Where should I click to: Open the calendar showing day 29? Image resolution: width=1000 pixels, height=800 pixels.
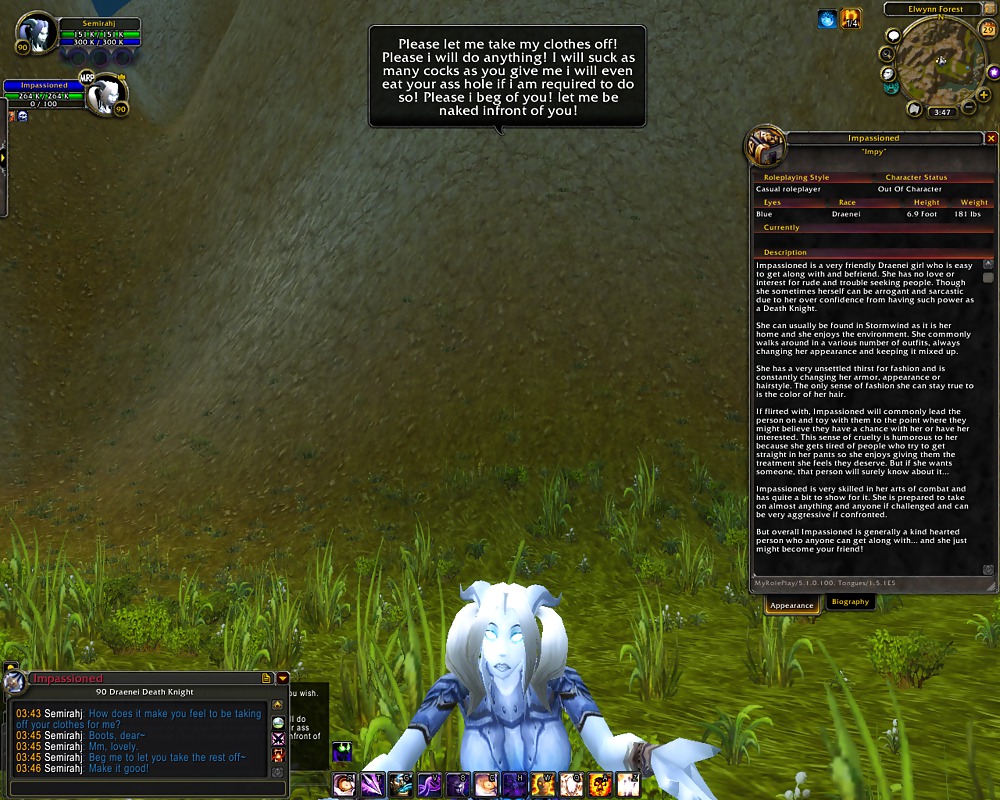[988, 30]
